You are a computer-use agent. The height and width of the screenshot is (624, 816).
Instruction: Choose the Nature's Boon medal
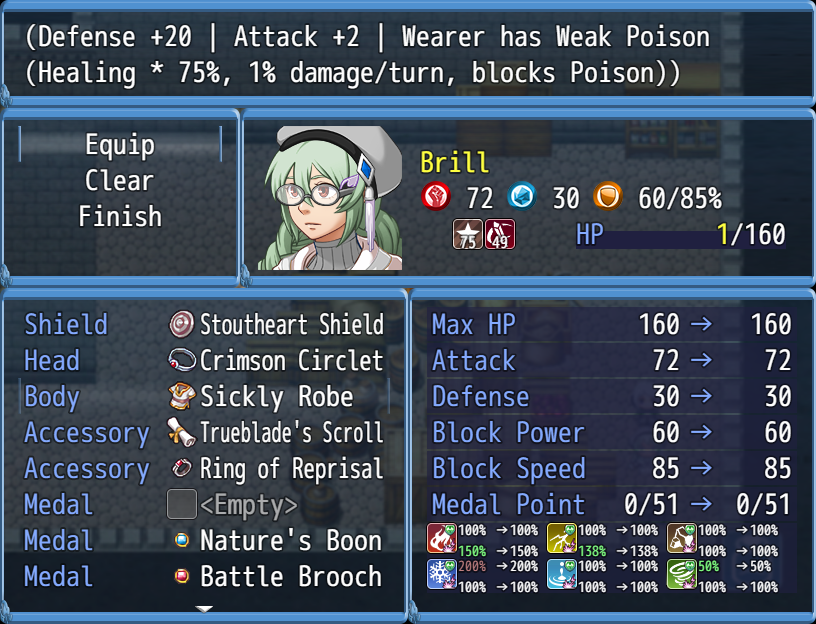277,541
